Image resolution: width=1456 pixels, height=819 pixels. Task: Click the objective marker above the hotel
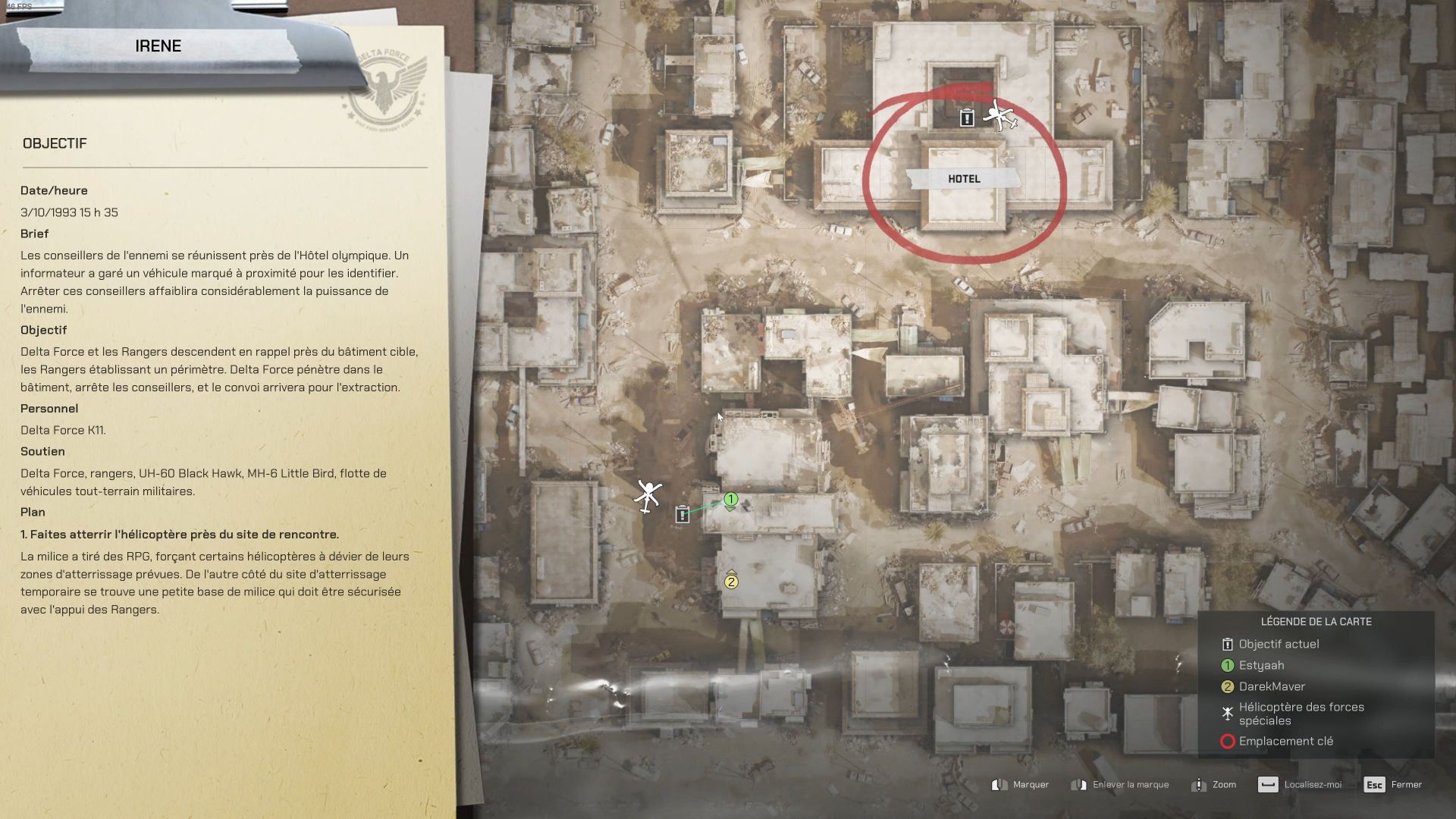pyautogui.click(x=966, y=118)
